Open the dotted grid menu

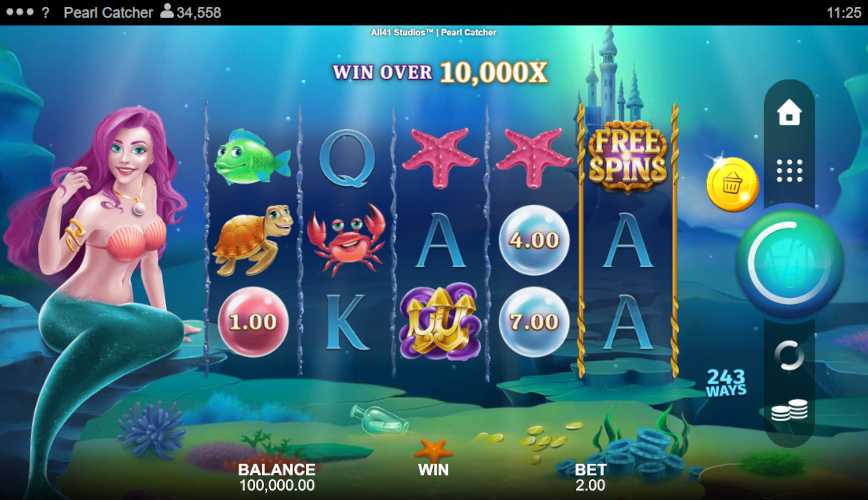coord(789,170)
